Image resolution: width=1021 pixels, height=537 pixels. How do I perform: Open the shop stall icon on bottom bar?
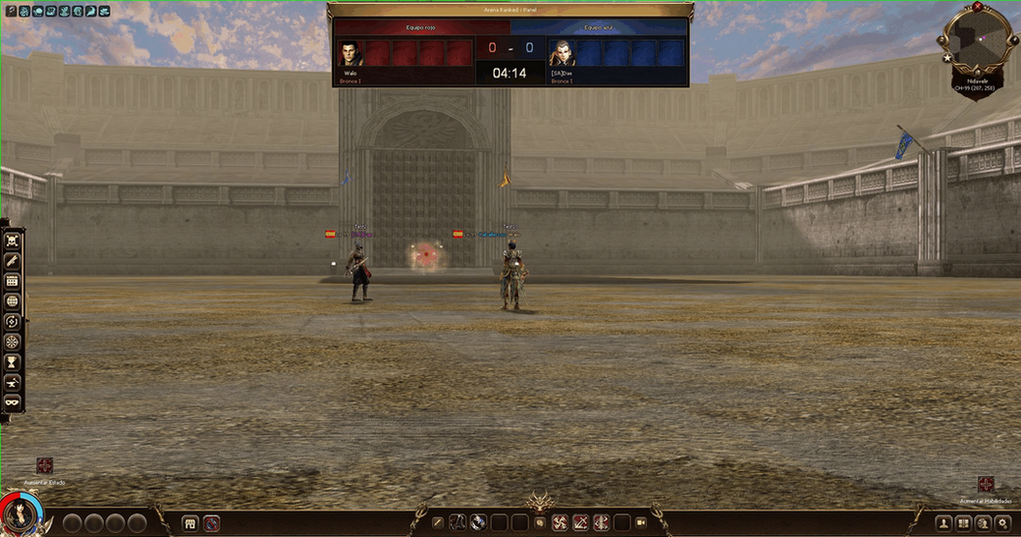(190, 522)
